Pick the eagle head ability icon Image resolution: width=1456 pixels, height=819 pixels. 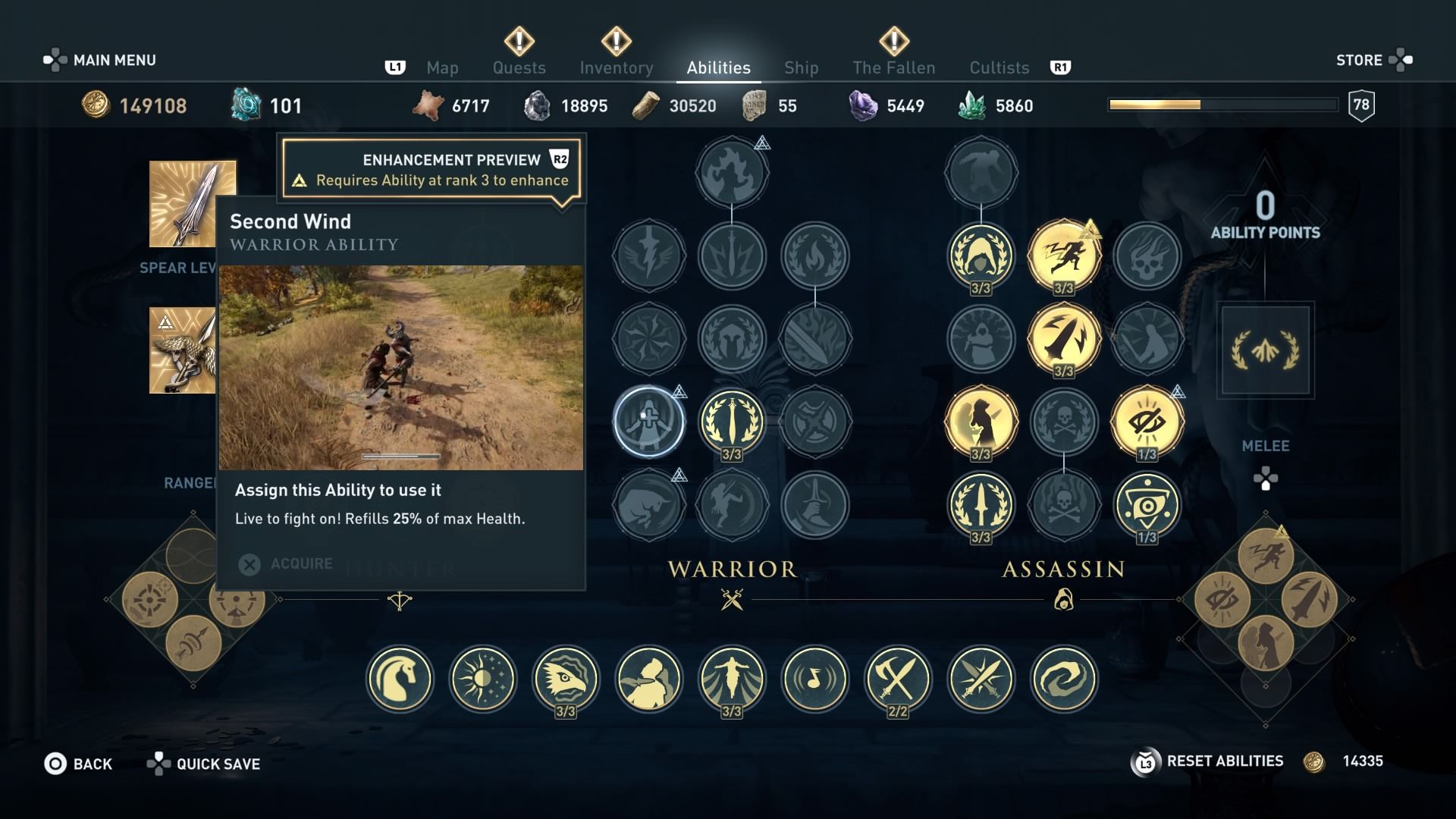click(566, 679)
